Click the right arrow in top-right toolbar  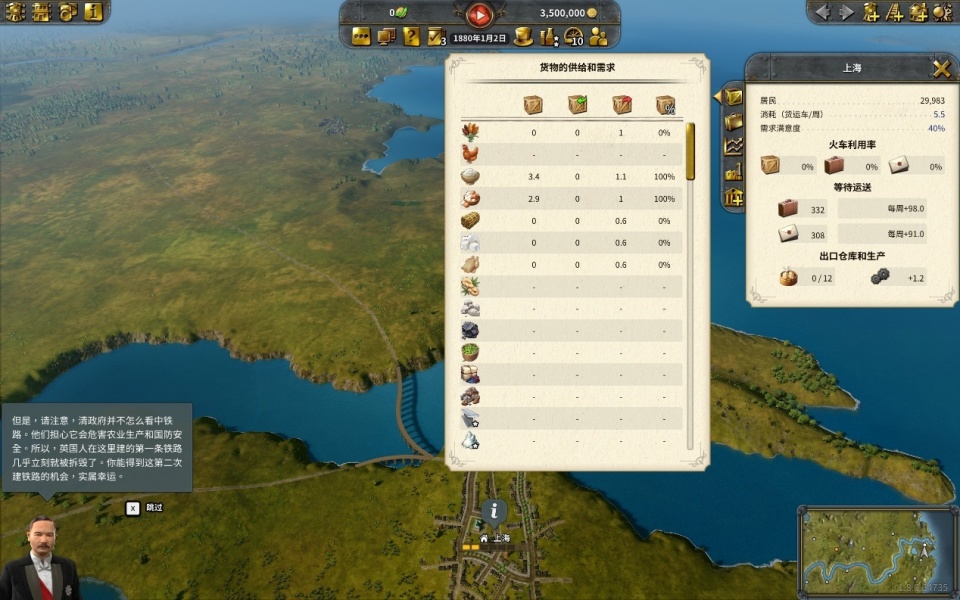pyautogui.click(x=847, y=12)
